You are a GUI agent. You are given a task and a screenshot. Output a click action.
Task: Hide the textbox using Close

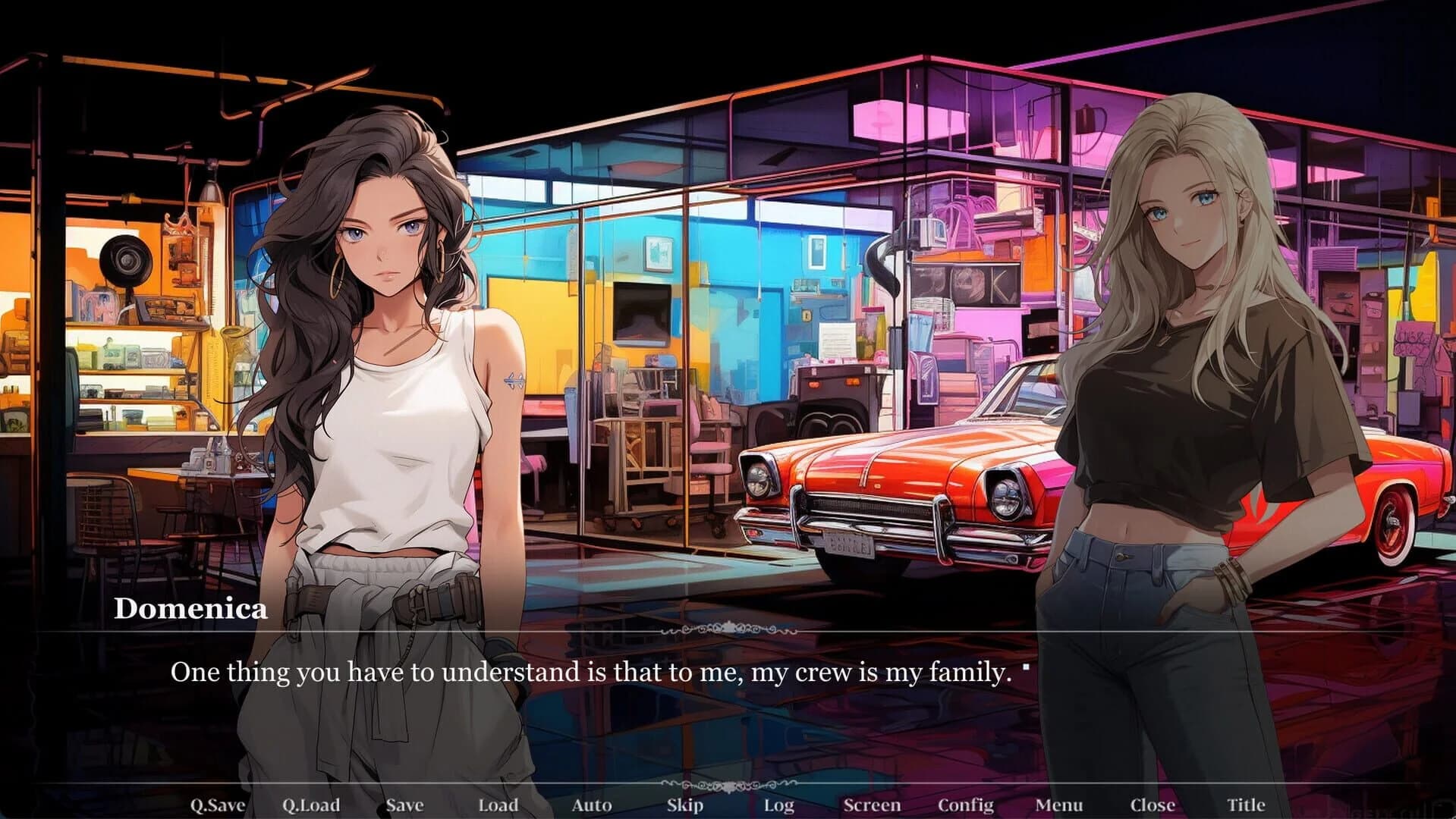pos(1152,805)
